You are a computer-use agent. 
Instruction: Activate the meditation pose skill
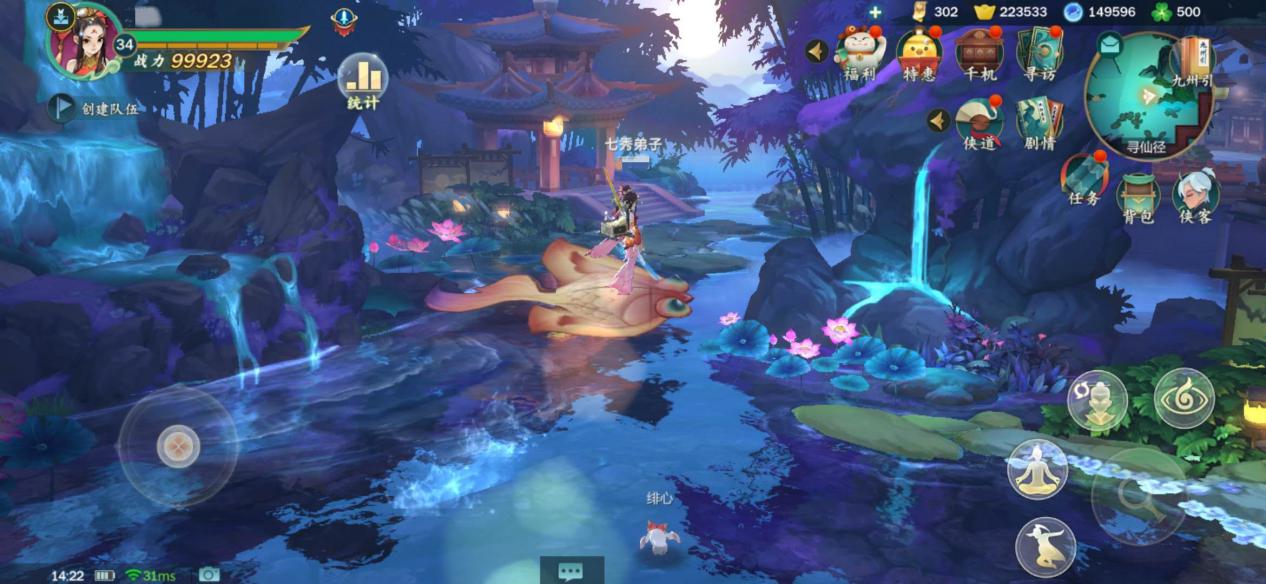1037,468
